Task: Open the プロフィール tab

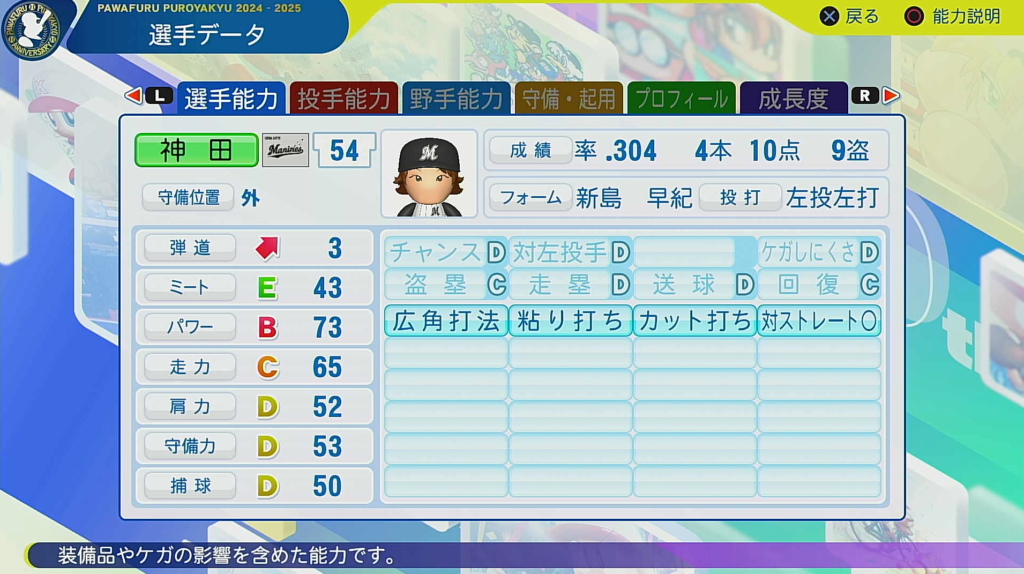Action: point(681,98)
